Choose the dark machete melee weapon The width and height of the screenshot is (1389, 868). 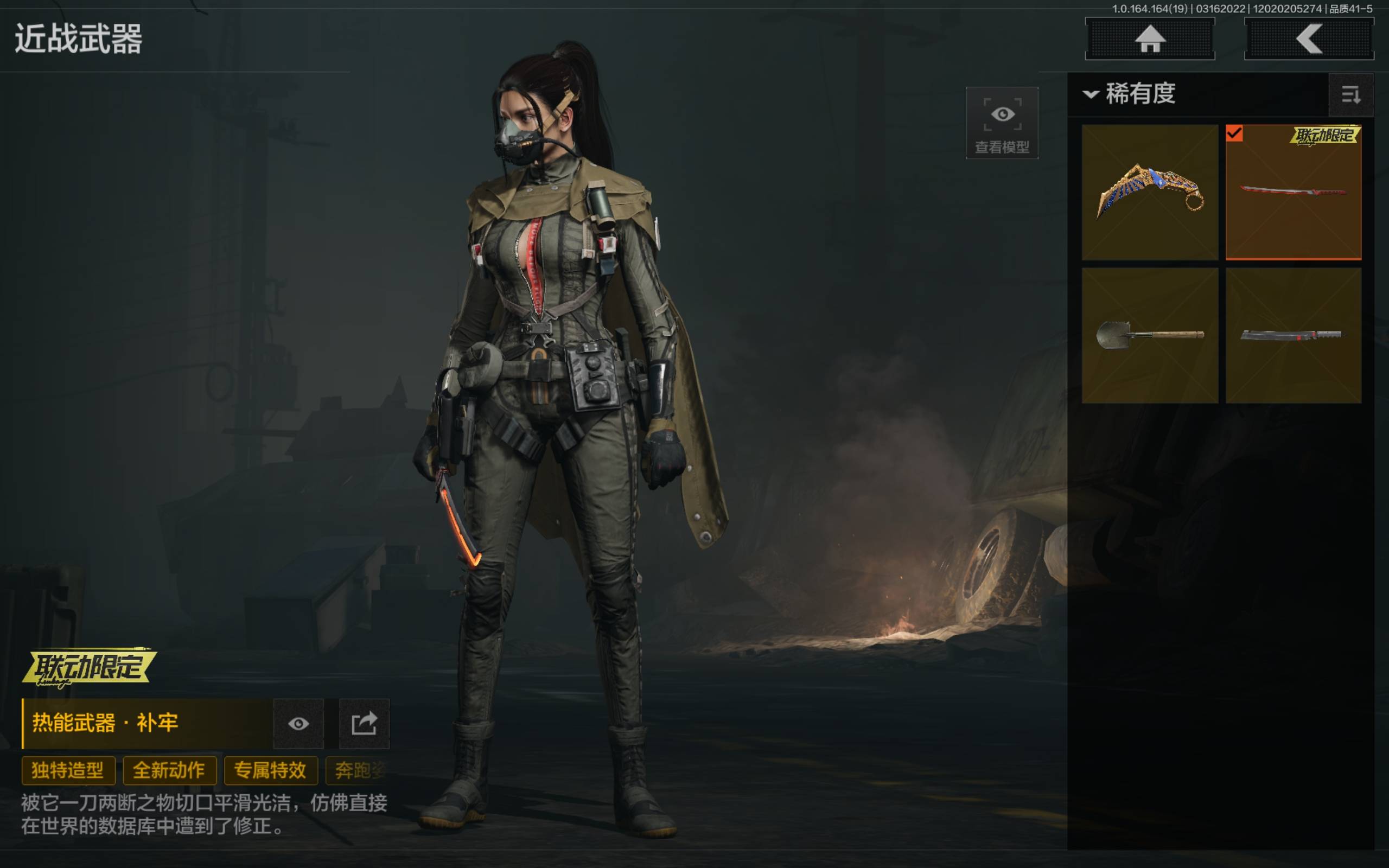point(1293,335)
